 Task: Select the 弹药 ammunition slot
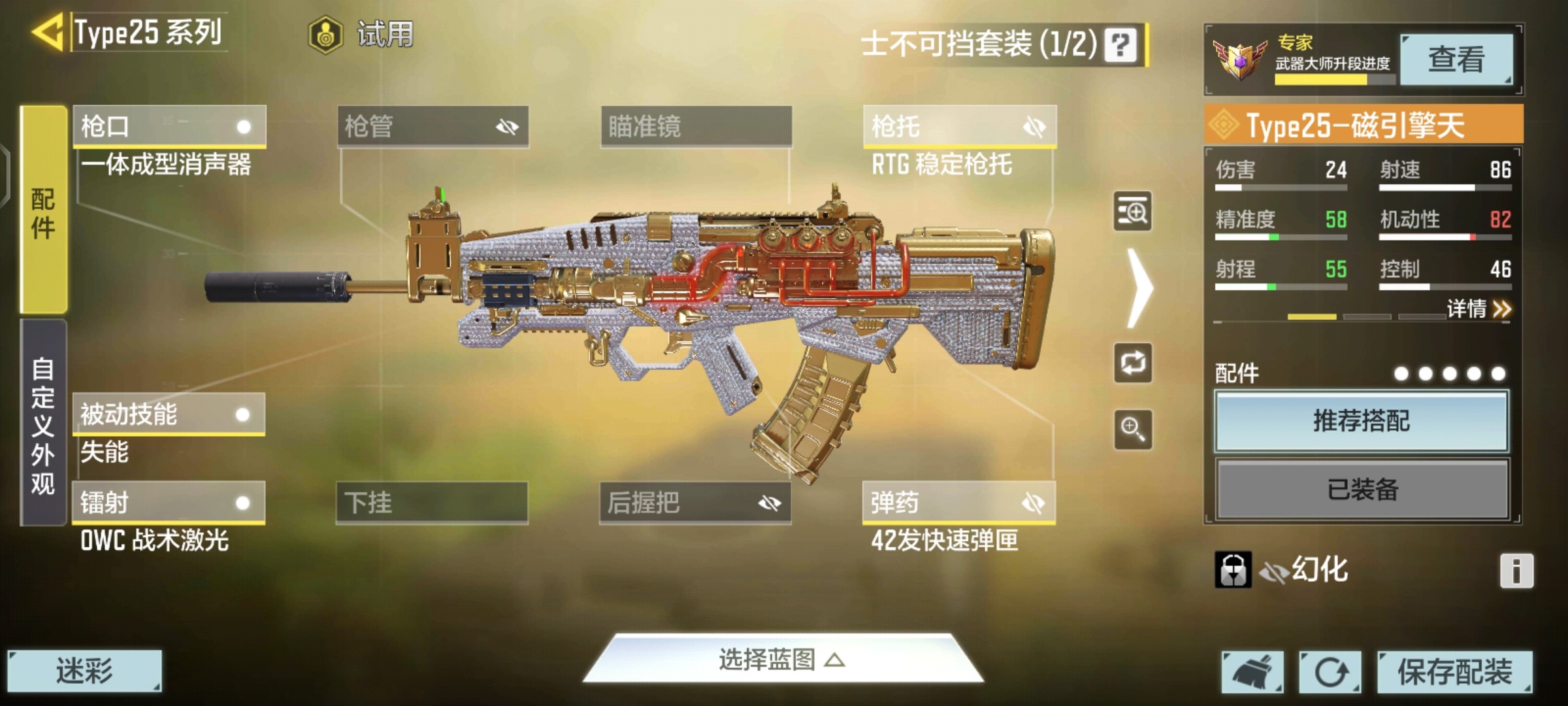958,503
